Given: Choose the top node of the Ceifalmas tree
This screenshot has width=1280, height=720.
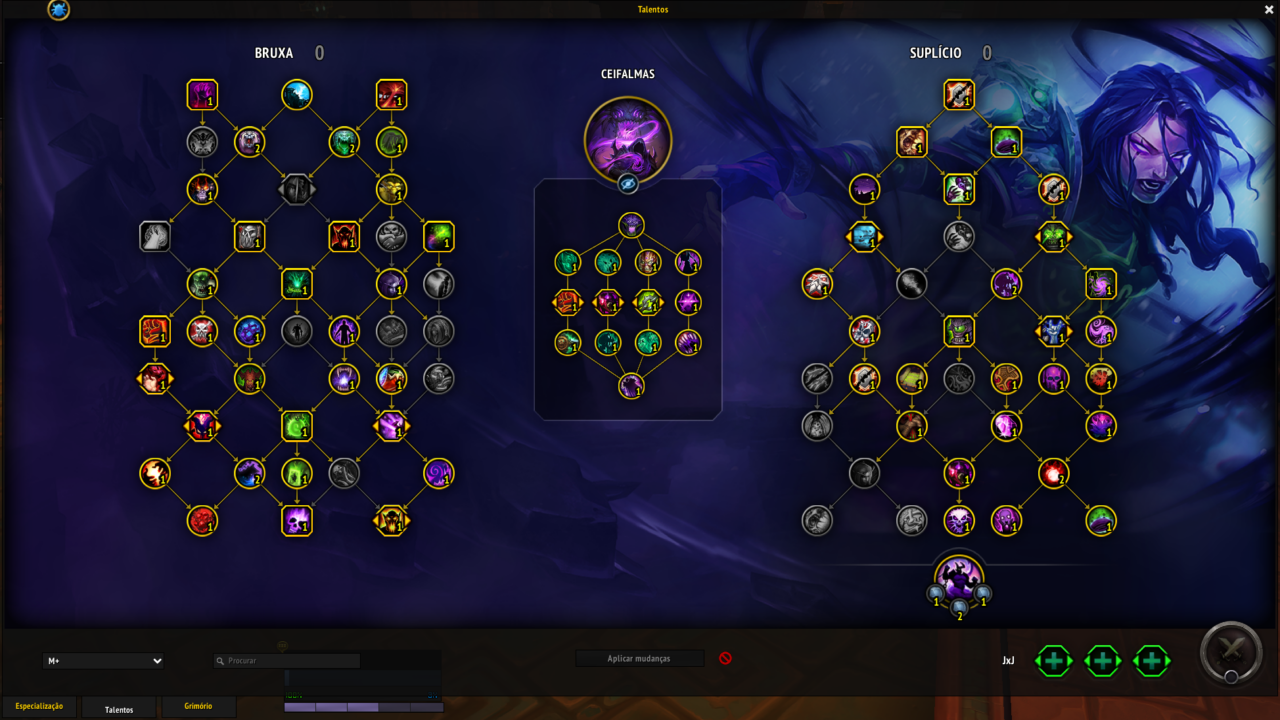Looking at the screenshot, I should pyautogui.click(x=631, y=225).
